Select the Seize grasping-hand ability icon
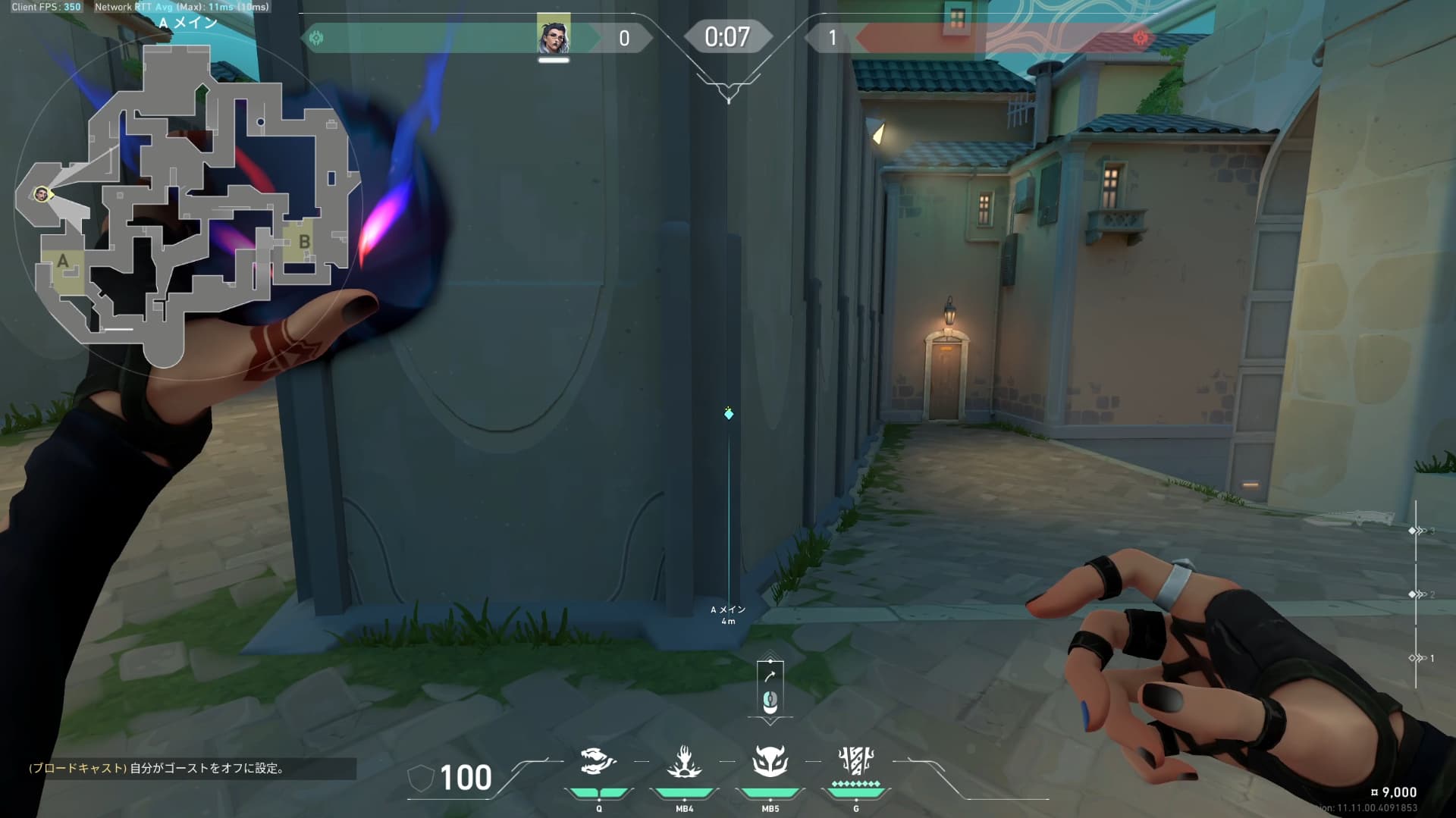1456x818 pixels. [684, 761]
